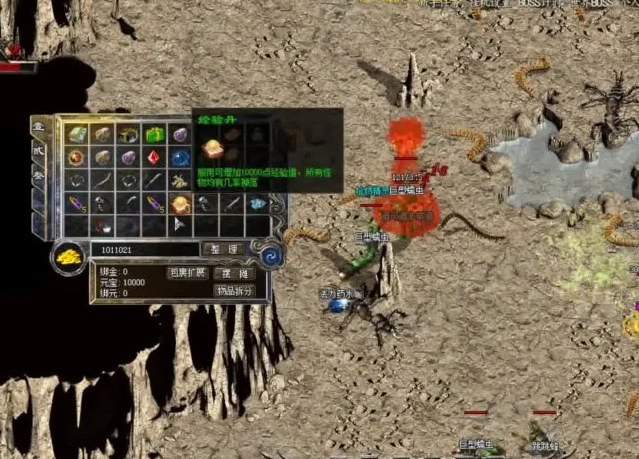
Task: Select the green gift box item
Action: (x=153, y=134)
